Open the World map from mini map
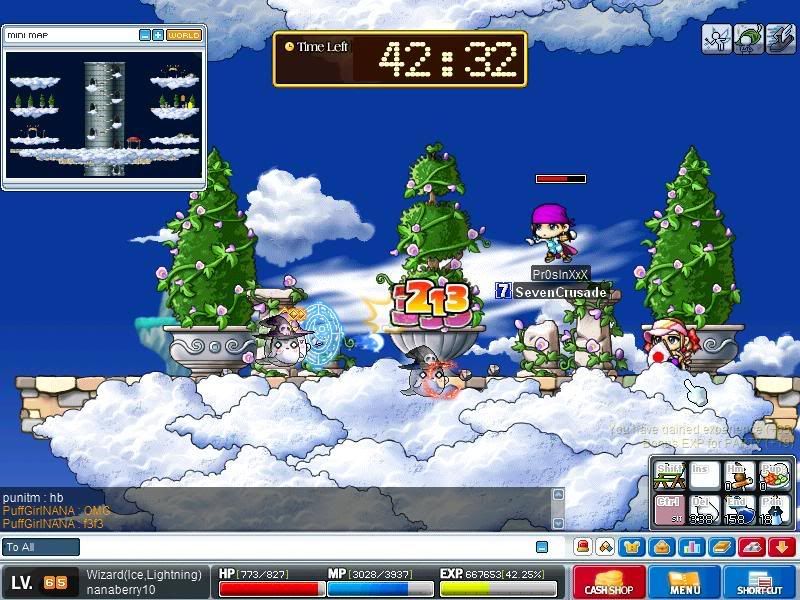The width and height of the screenshot is (800, 600). [184, 35]
